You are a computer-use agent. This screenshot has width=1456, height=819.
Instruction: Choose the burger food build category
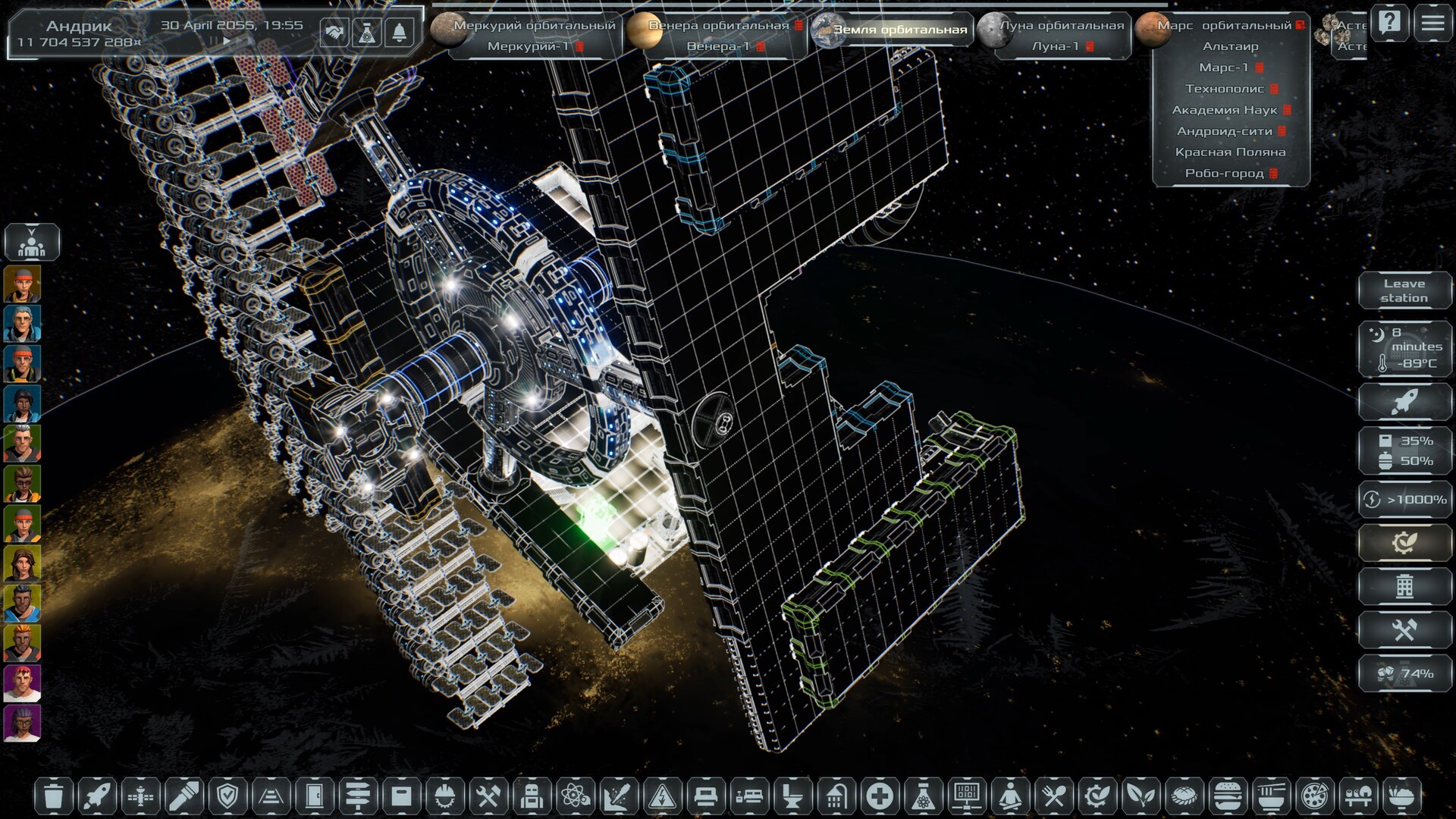click(x=1226, y=796)
